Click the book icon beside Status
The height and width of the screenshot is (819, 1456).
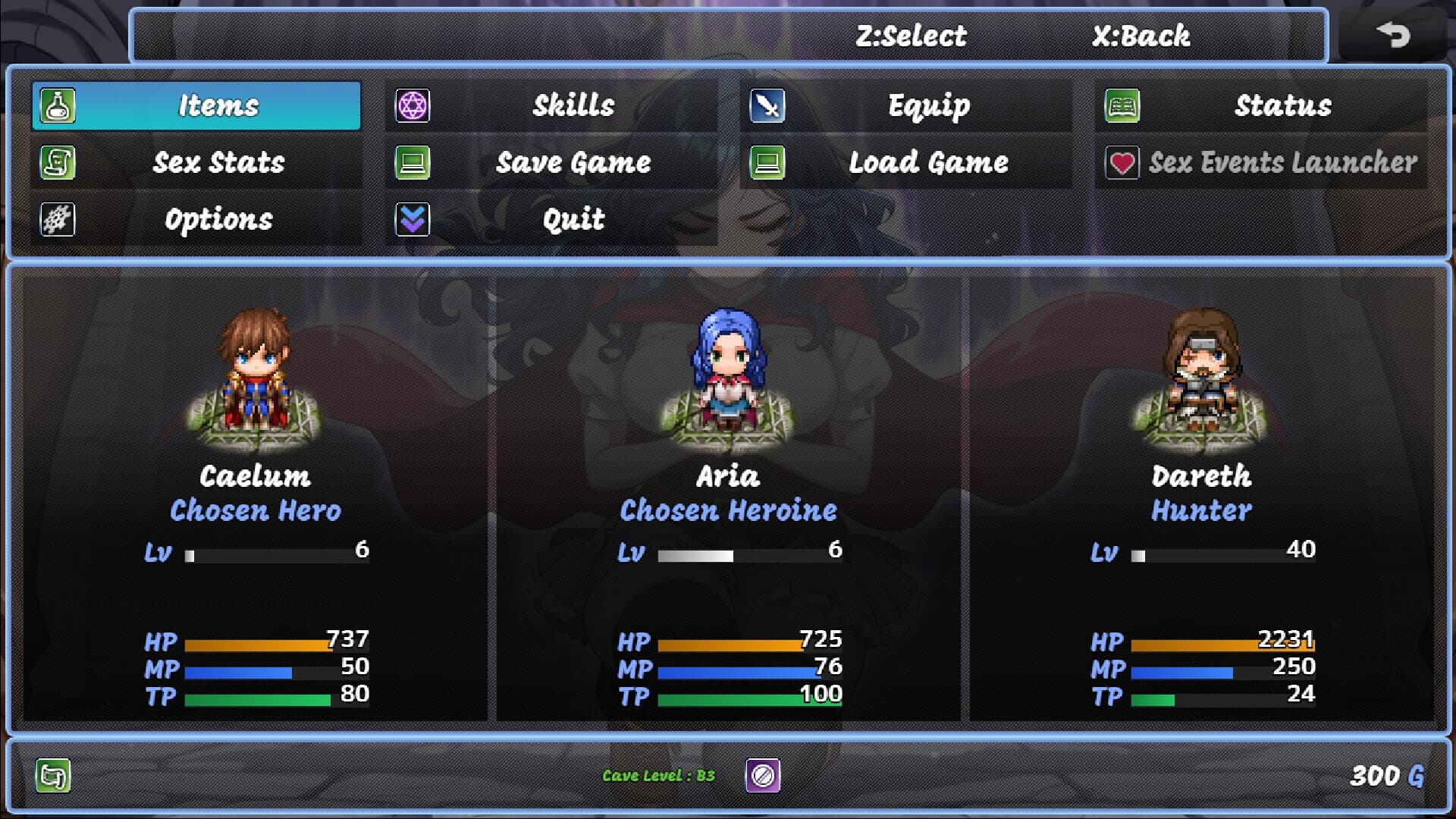pyautogui.click(x=1123, y=105)
